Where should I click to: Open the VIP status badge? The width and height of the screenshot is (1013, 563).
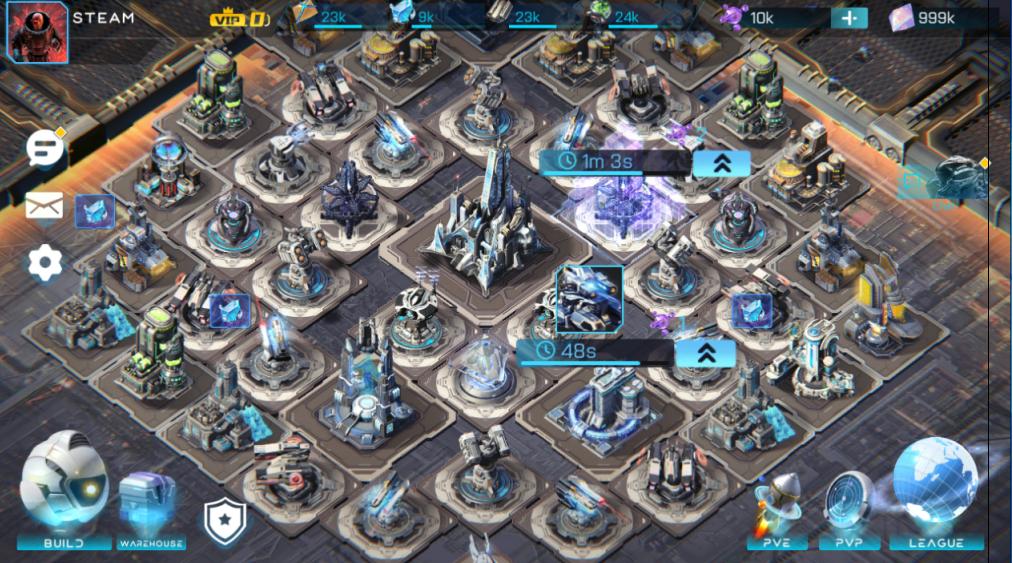pyautogui.click(x=240, y=18)
